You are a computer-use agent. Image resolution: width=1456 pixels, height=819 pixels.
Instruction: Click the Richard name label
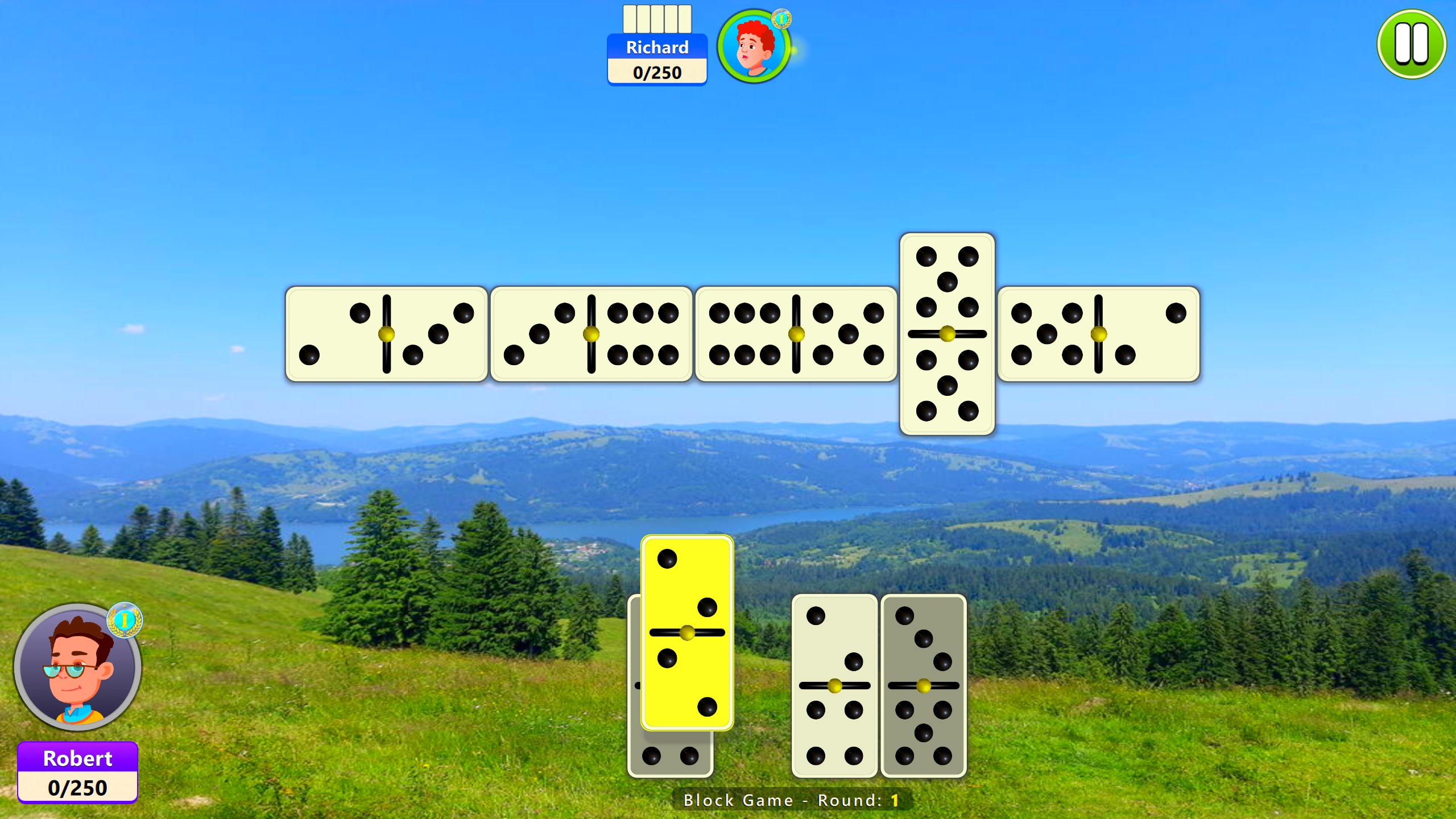(x=657, y=48)
